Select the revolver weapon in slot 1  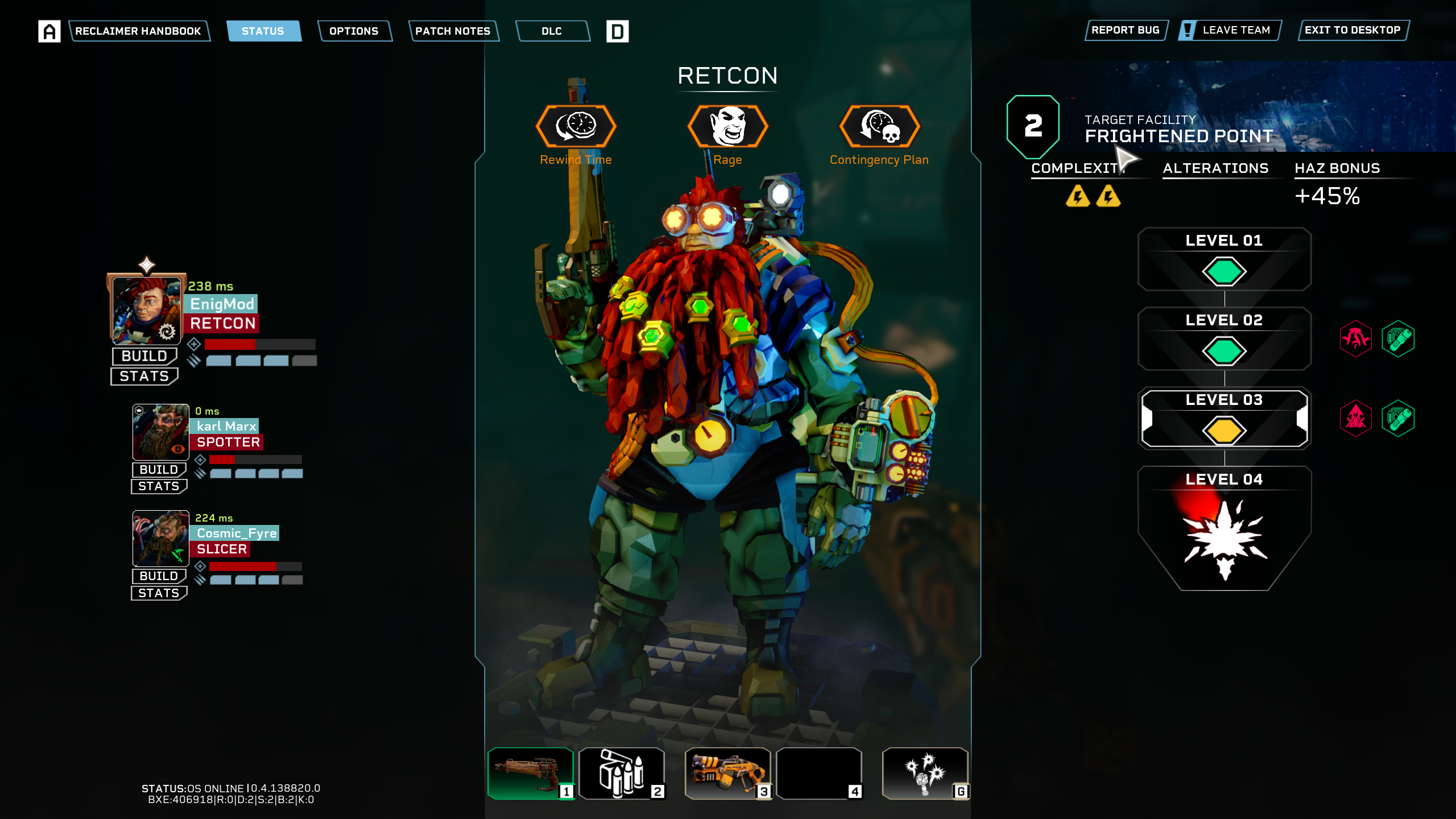click(531, 773)
